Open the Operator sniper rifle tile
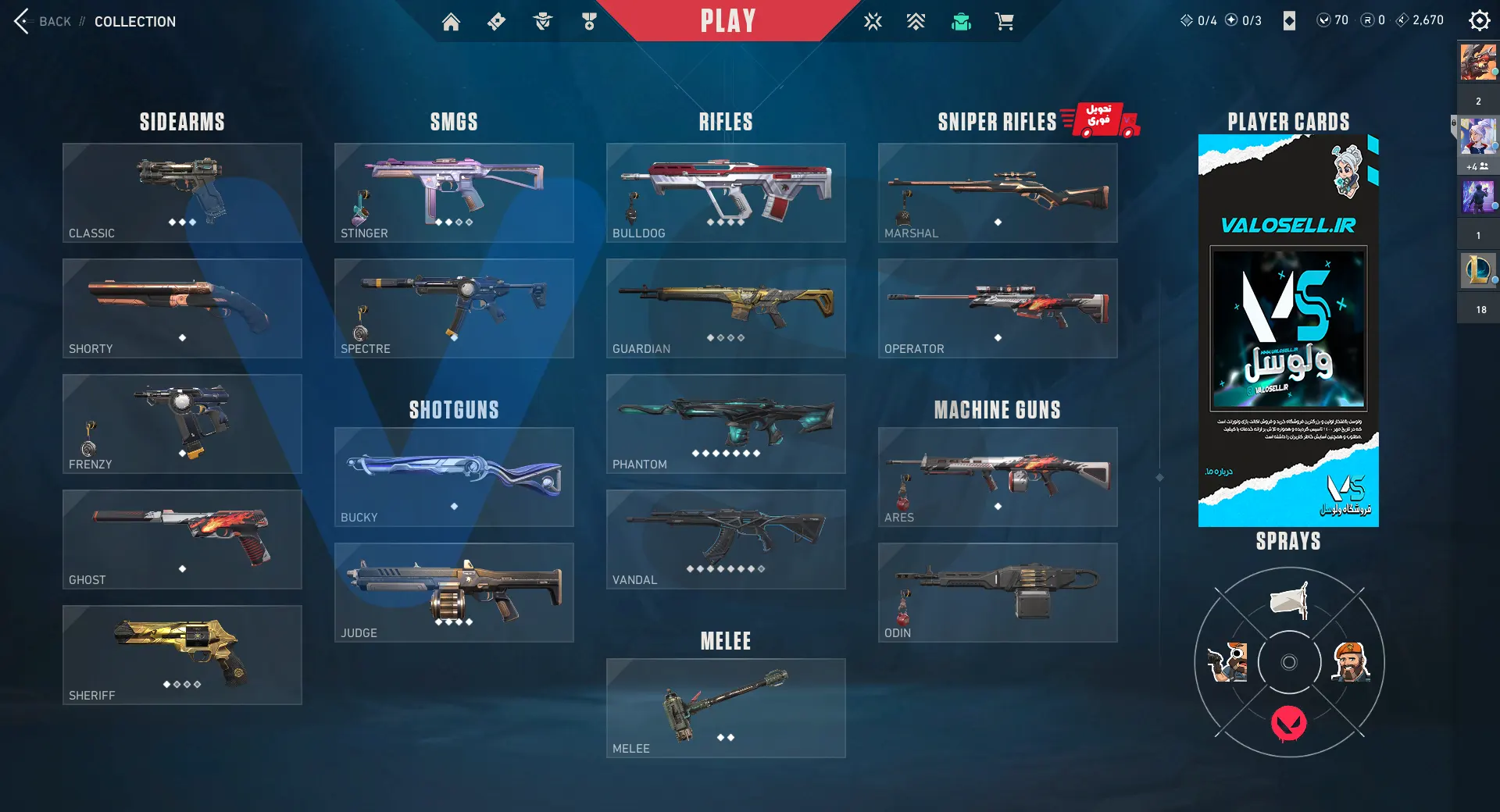Image resolution: width=1500 pixels, height=812 pixels. 998,308
